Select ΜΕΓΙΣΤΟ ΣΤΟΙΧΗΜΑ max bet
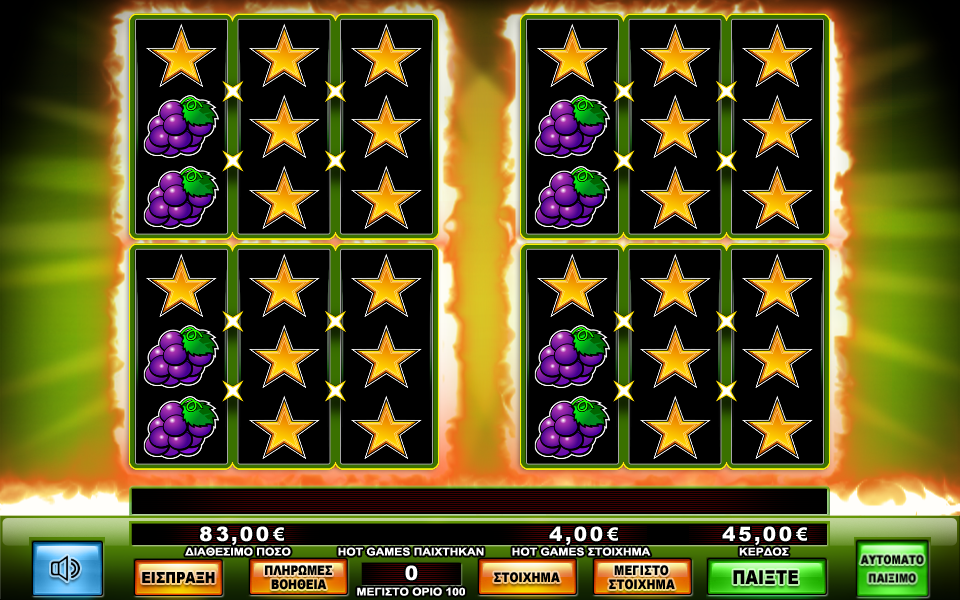This screenshot has width=960, height=600. pyautogui.click(x=642, y=577)
